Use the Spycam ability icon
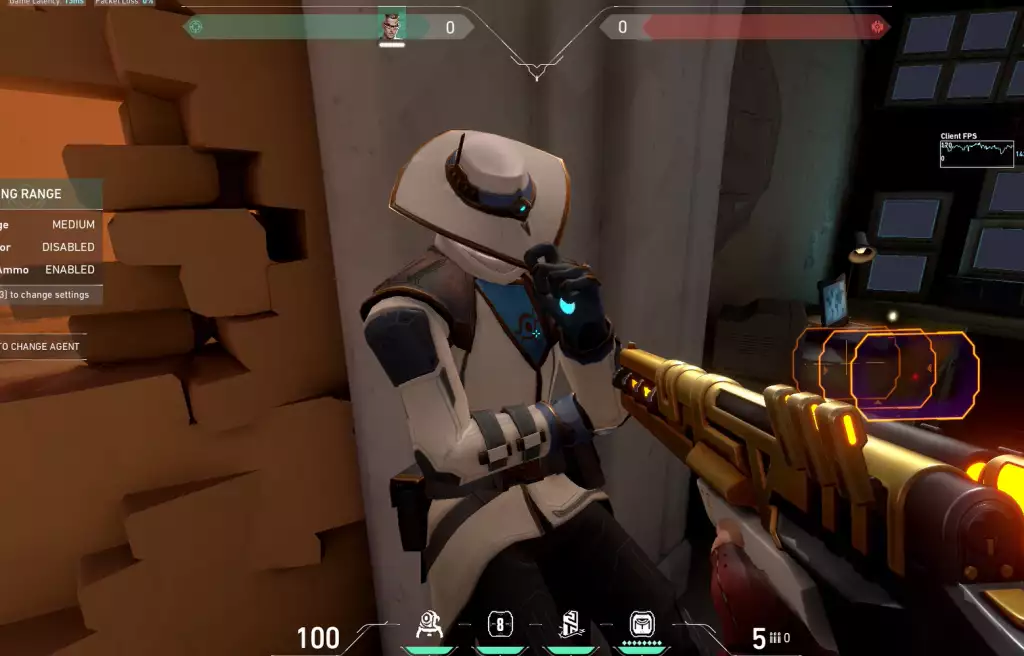This screenshot has height=656, width=1024. click(571, 626)
